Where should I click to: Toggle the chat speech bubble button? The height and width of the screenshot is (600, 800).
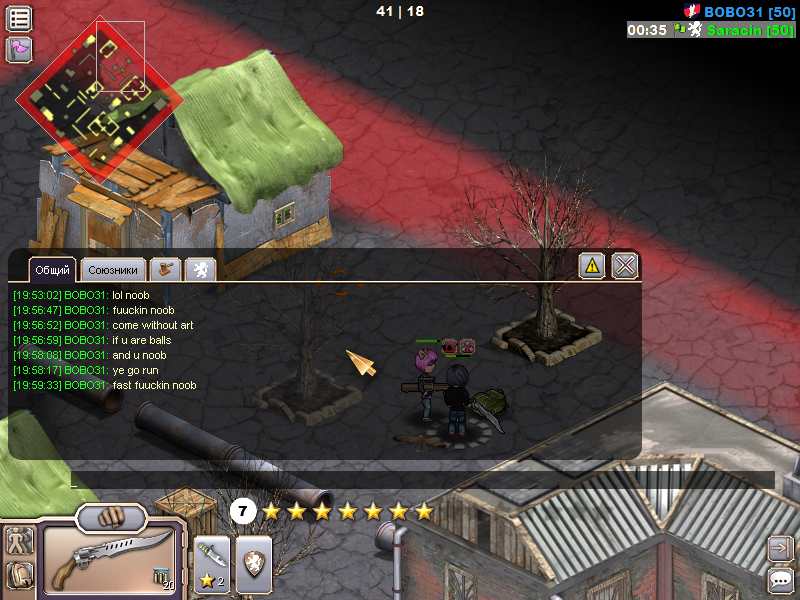[780, 579]
